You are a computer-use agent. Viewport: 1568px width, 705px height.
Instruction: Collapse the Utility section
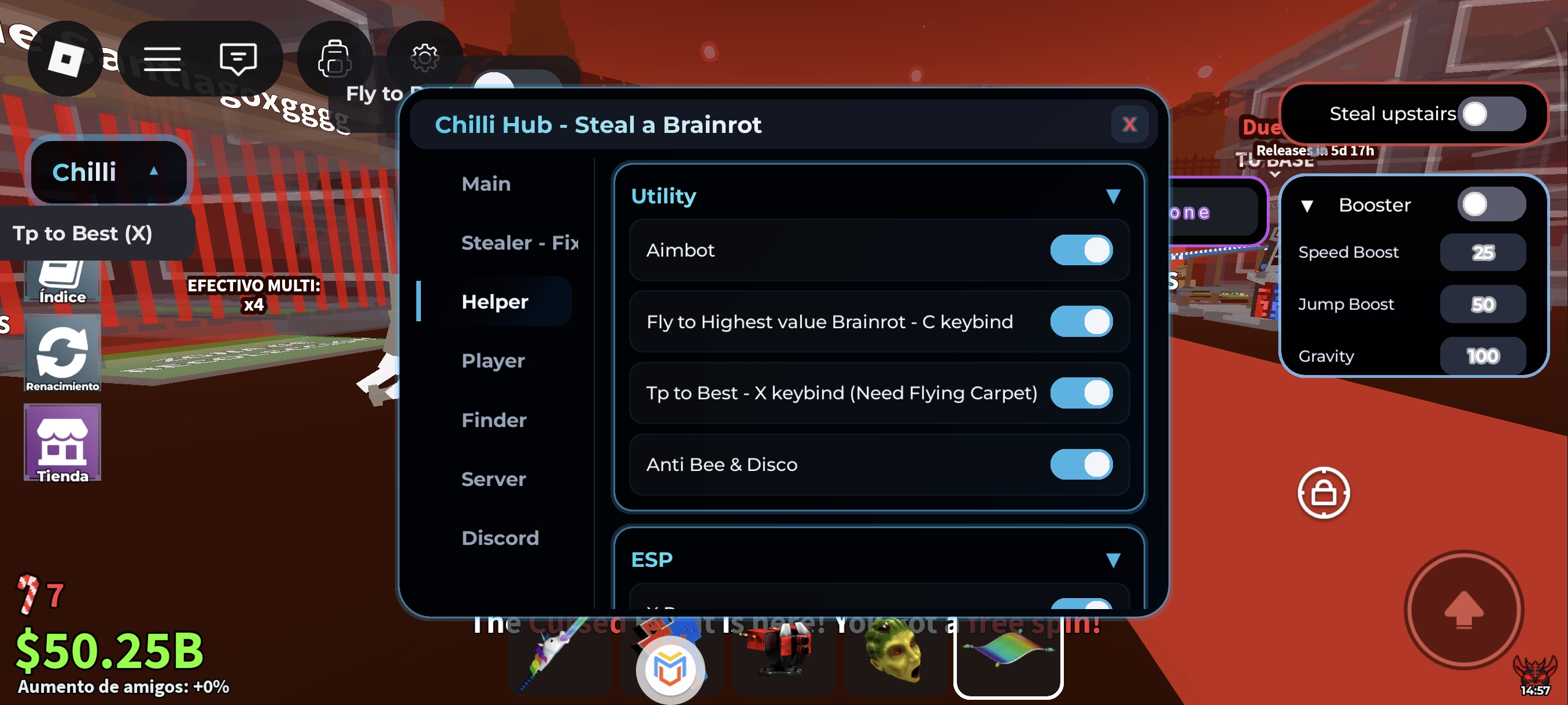1114,196
